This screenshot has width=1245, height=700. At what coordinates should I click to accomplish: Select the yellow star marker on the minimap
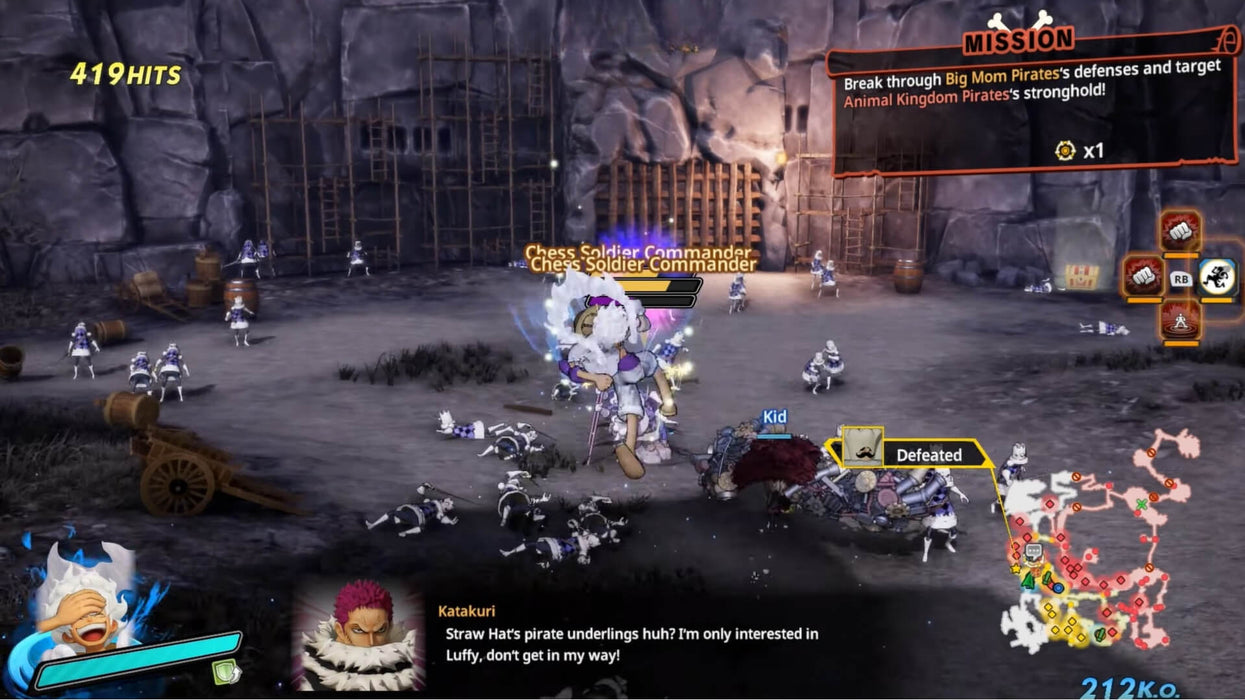click(x=1016, y=569)
